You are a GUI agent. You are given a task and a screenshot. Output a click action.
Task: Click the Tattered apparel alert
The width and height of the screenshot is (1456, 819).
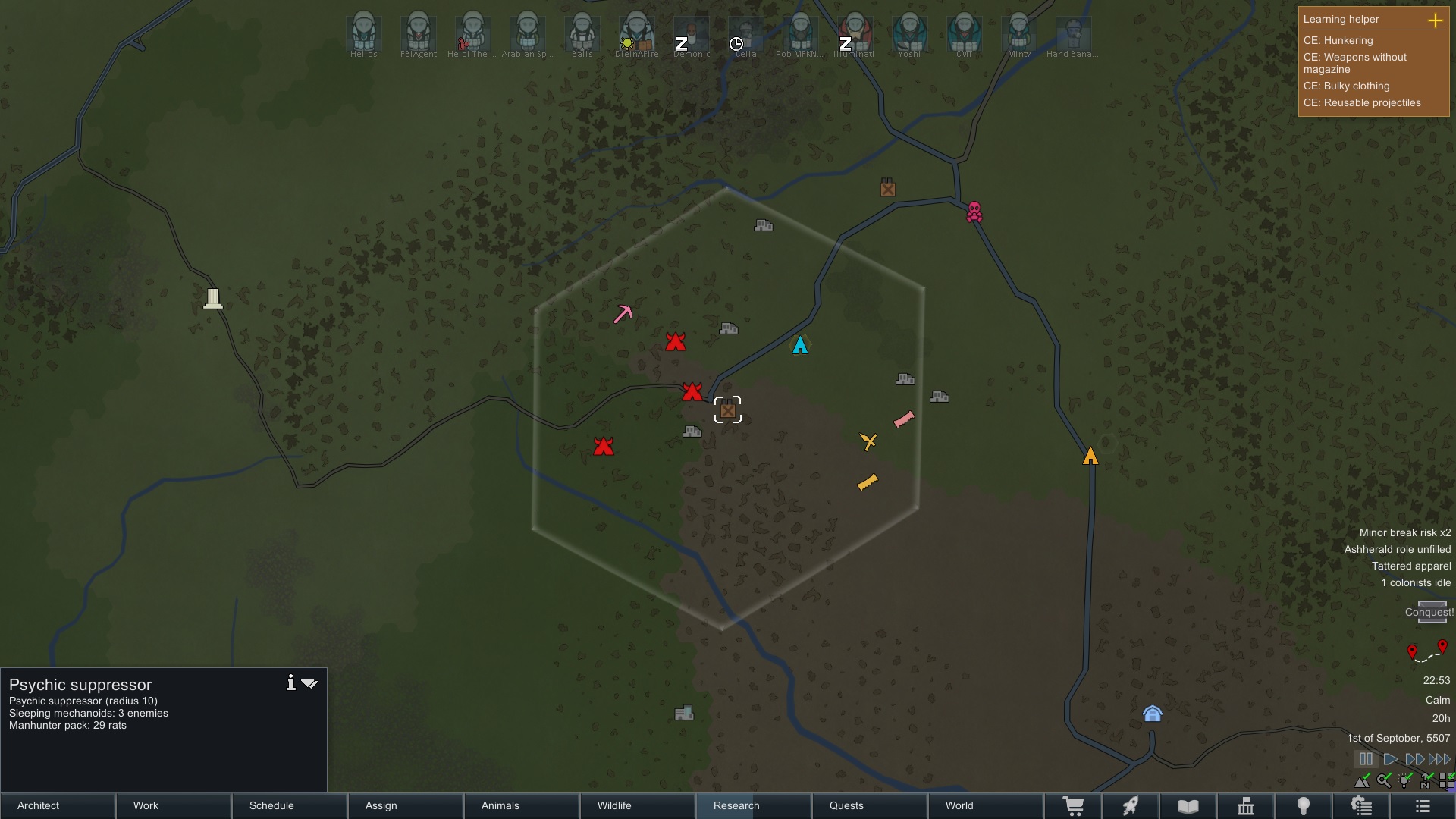pos(1410,566)
